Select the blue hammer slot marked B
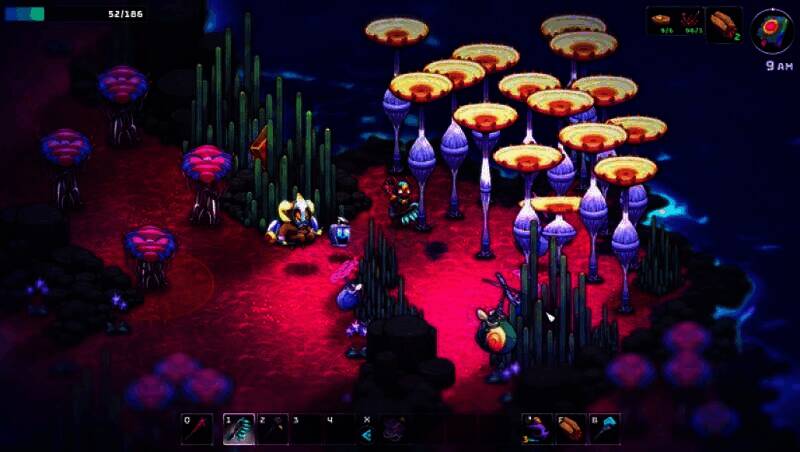Viewport: 800px width, 452px height. (604, 429)
